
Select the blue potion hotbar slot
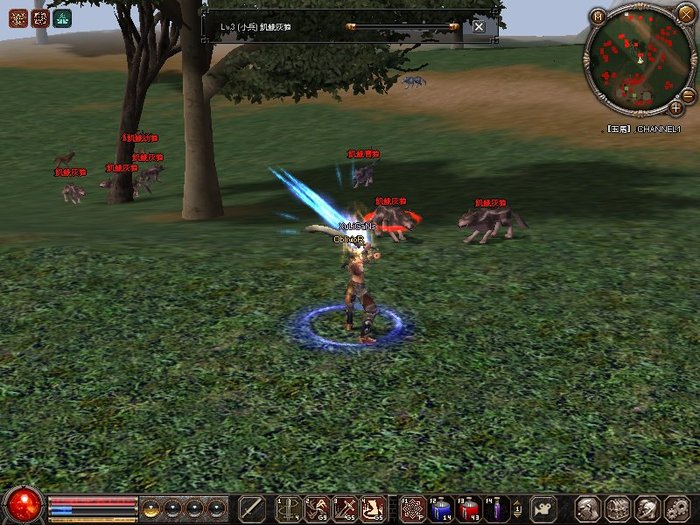(x=440, y=509)
